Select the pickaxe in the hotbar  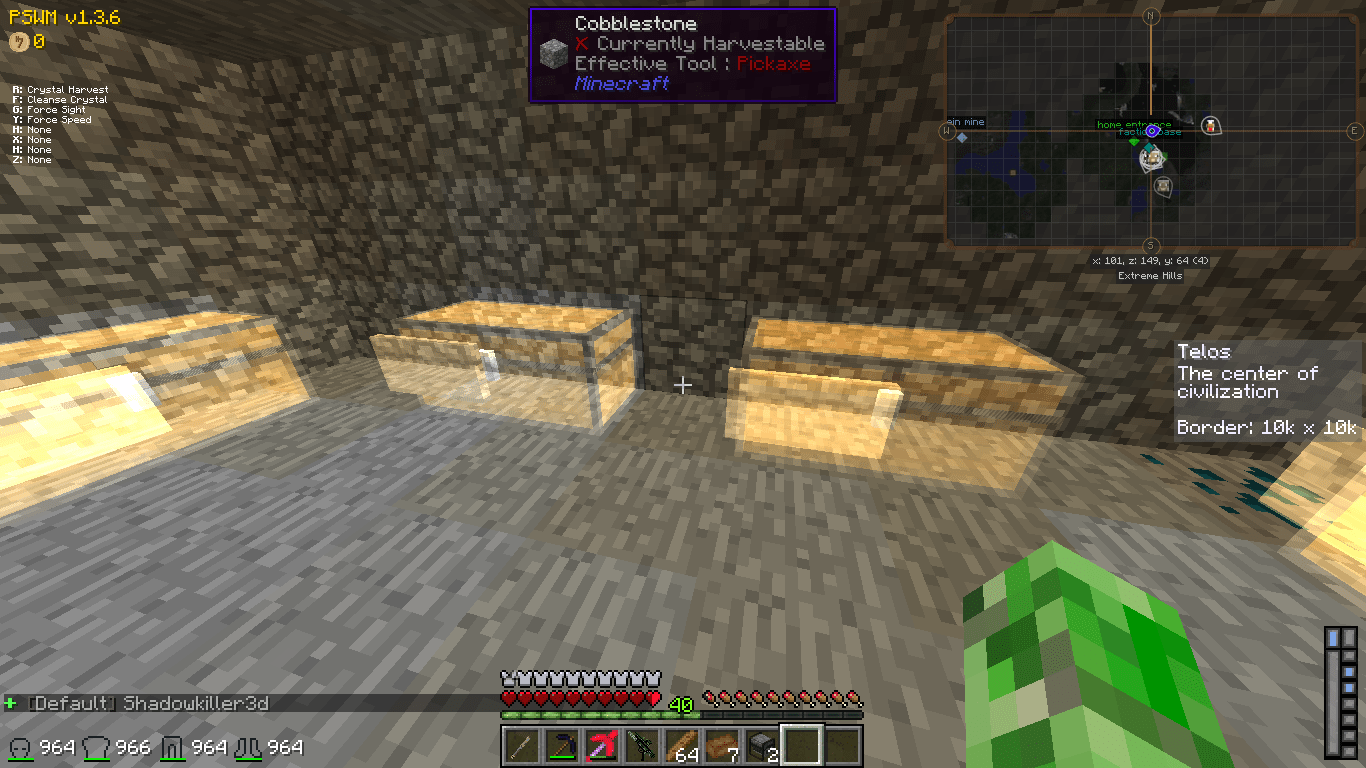click(x=563, y=748)
